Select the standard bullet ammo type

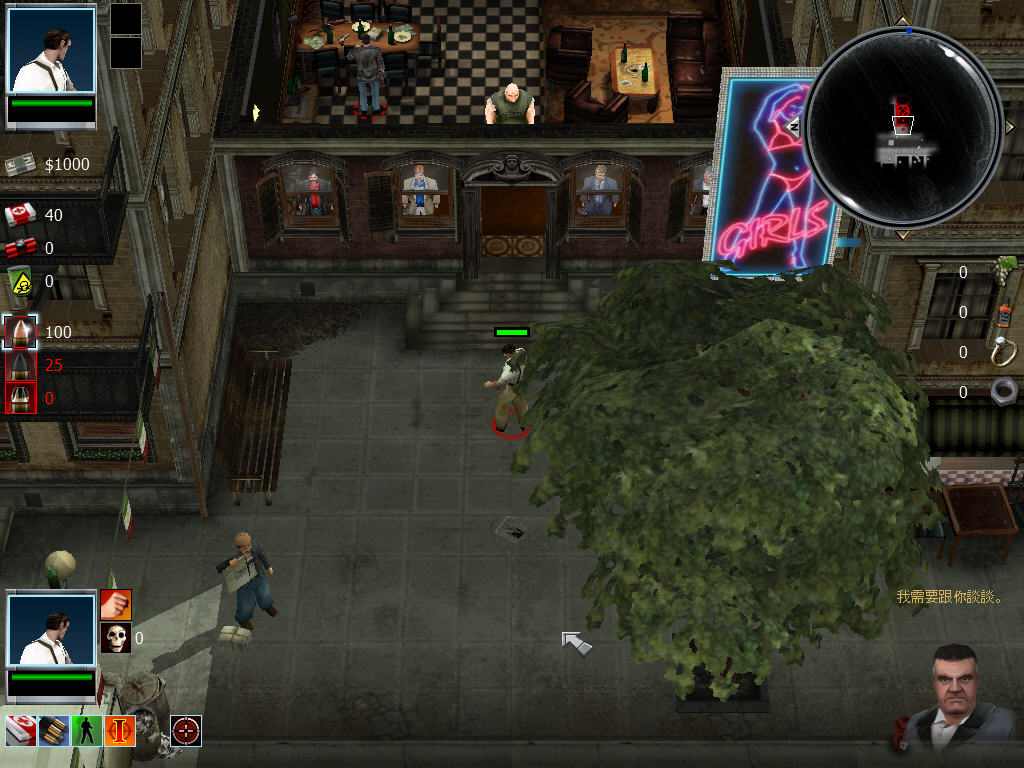point(20,332)
